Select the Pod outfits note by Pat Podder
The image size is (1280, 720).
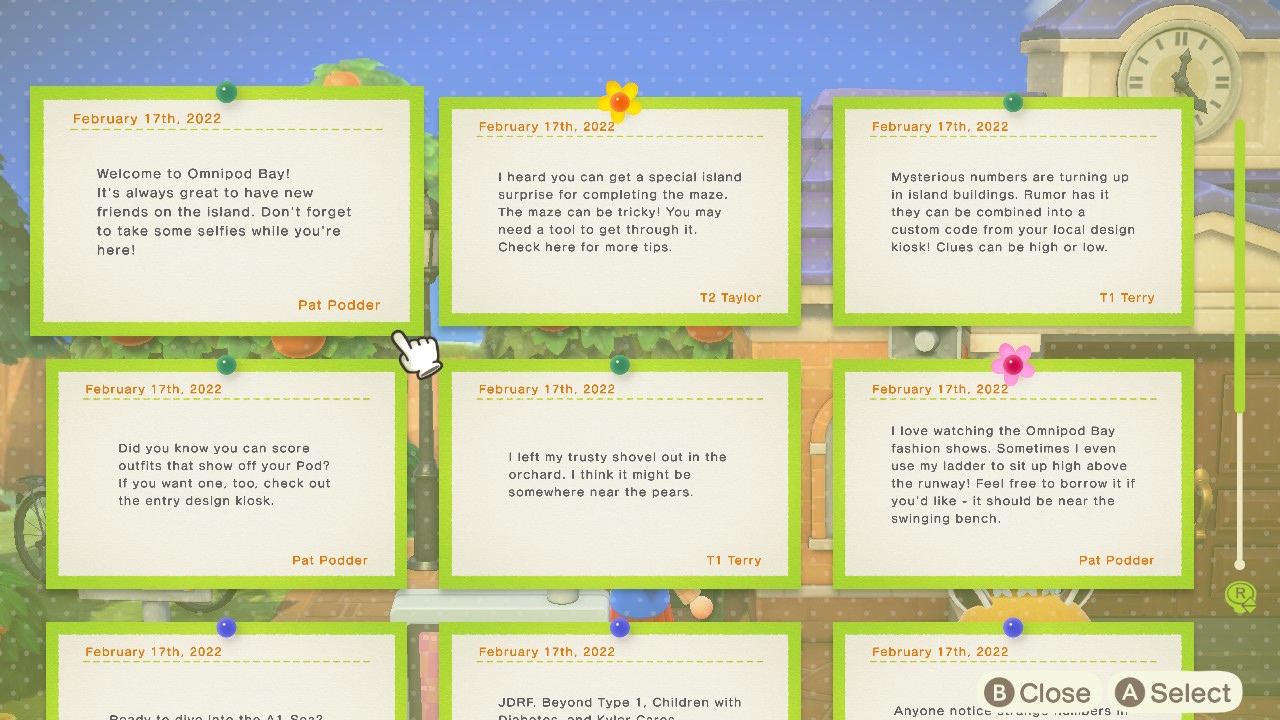pos(226,475)
